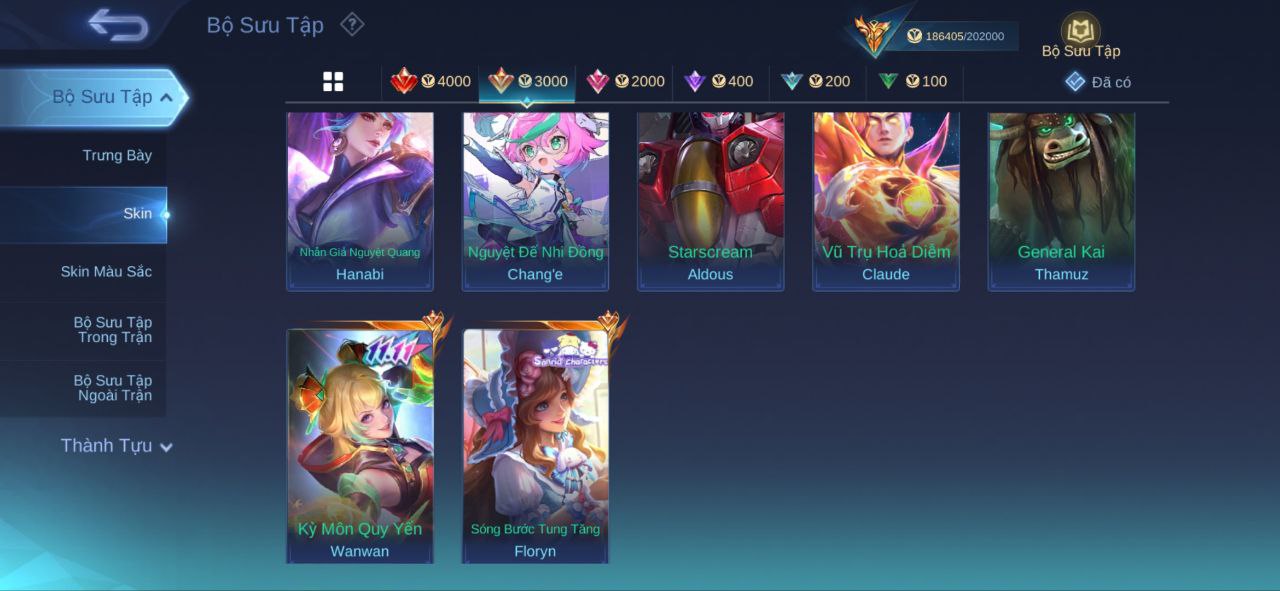Screen dimensions: 1280x591
Task: Select the Skin Màu Sắc entry
Action: click(x=106, y=272)
